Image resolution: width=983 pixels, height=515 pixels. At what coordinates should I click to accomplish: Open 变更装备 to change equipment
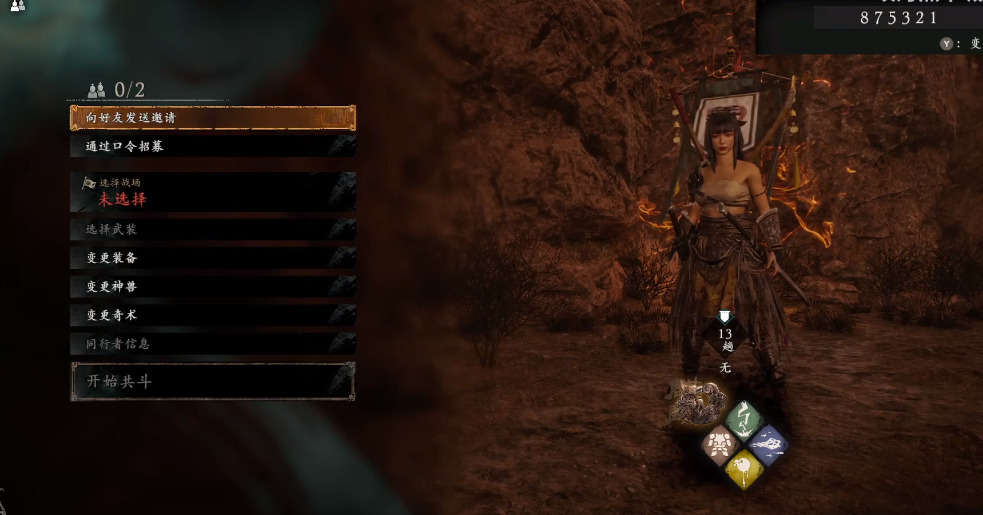tap(212, 258)
